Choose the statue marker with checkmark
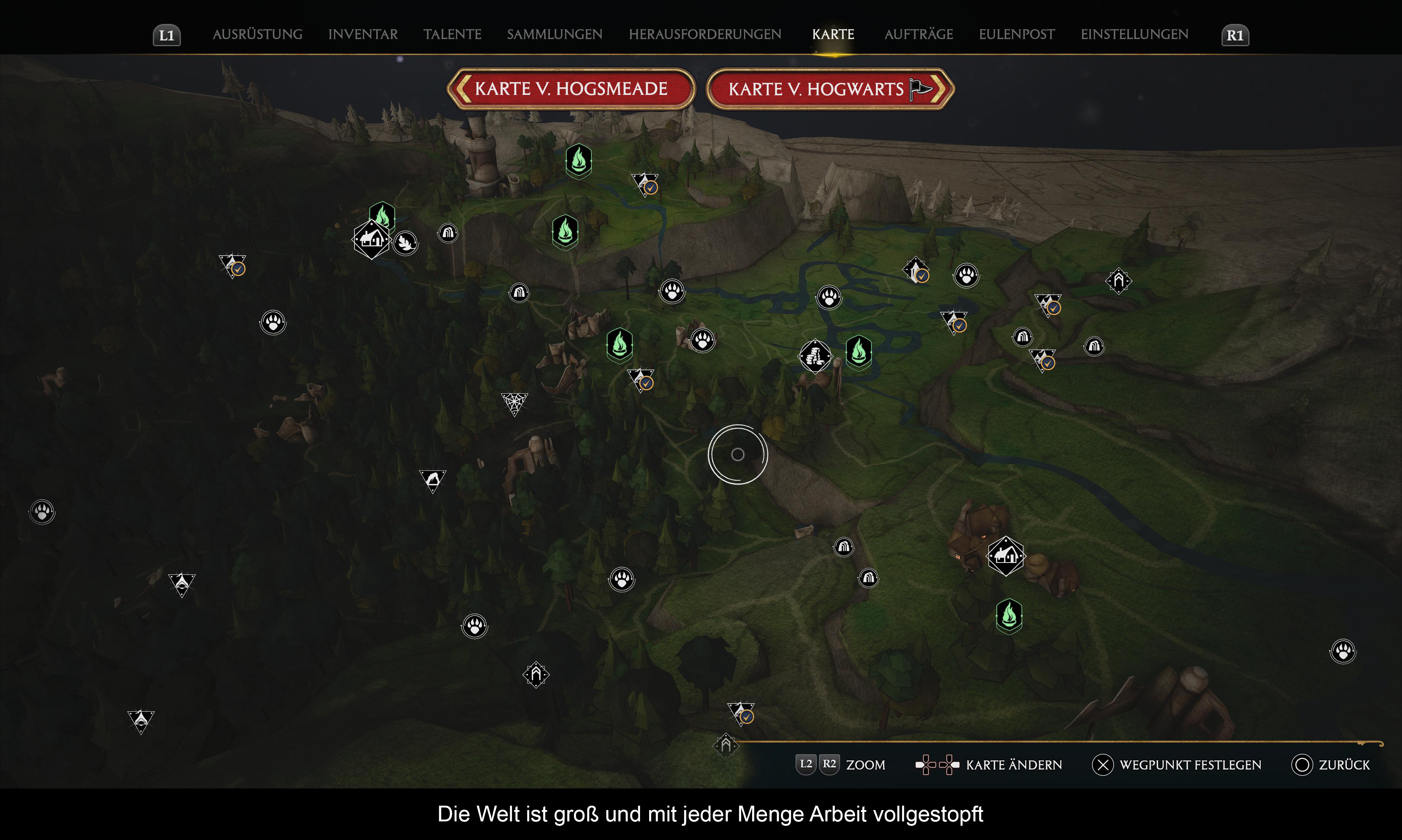The width and height of the screenshot is (1402, 840). click(916, 271)
